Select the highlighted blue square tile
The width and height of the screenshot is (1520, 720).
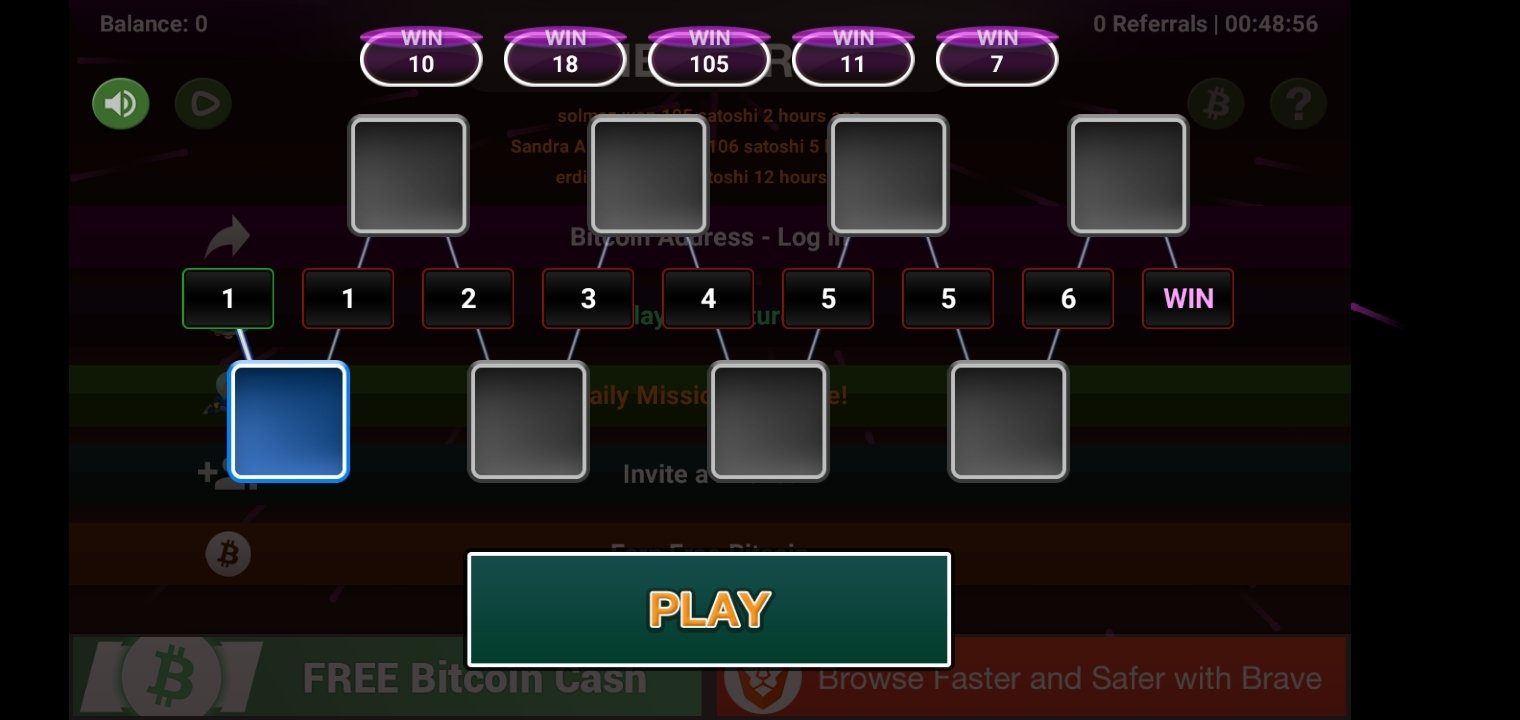289,421
